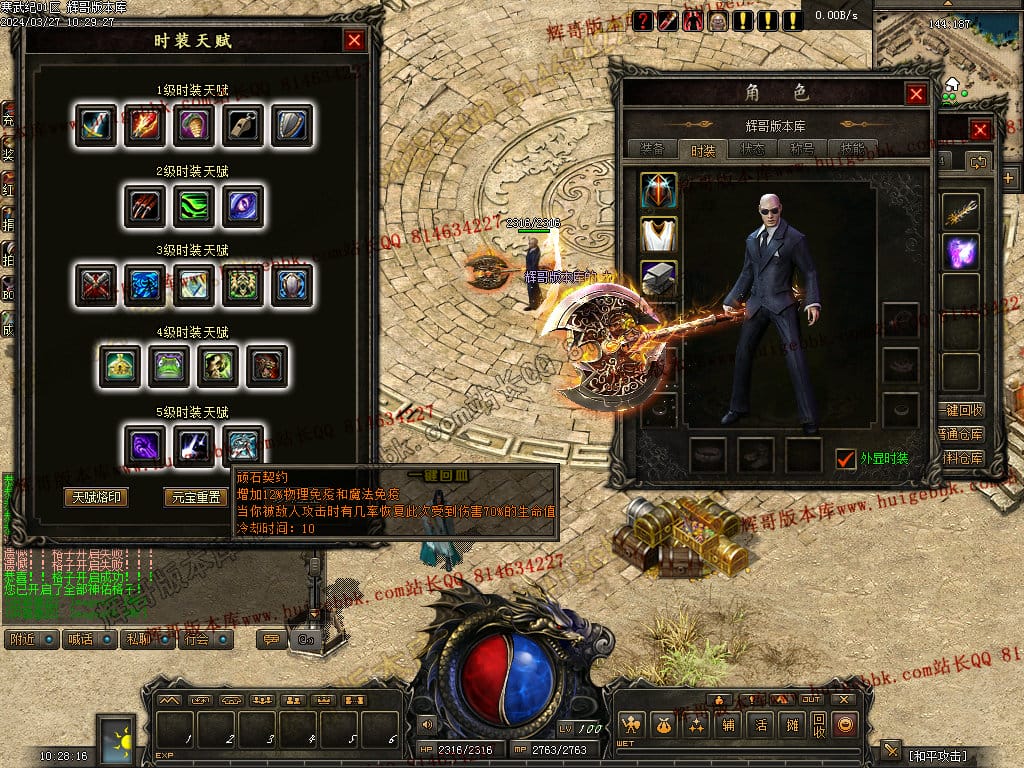This screenshot has width=1024, height=768.
Task: Open the 状态 status tab
Action: [x=752, y=149]
